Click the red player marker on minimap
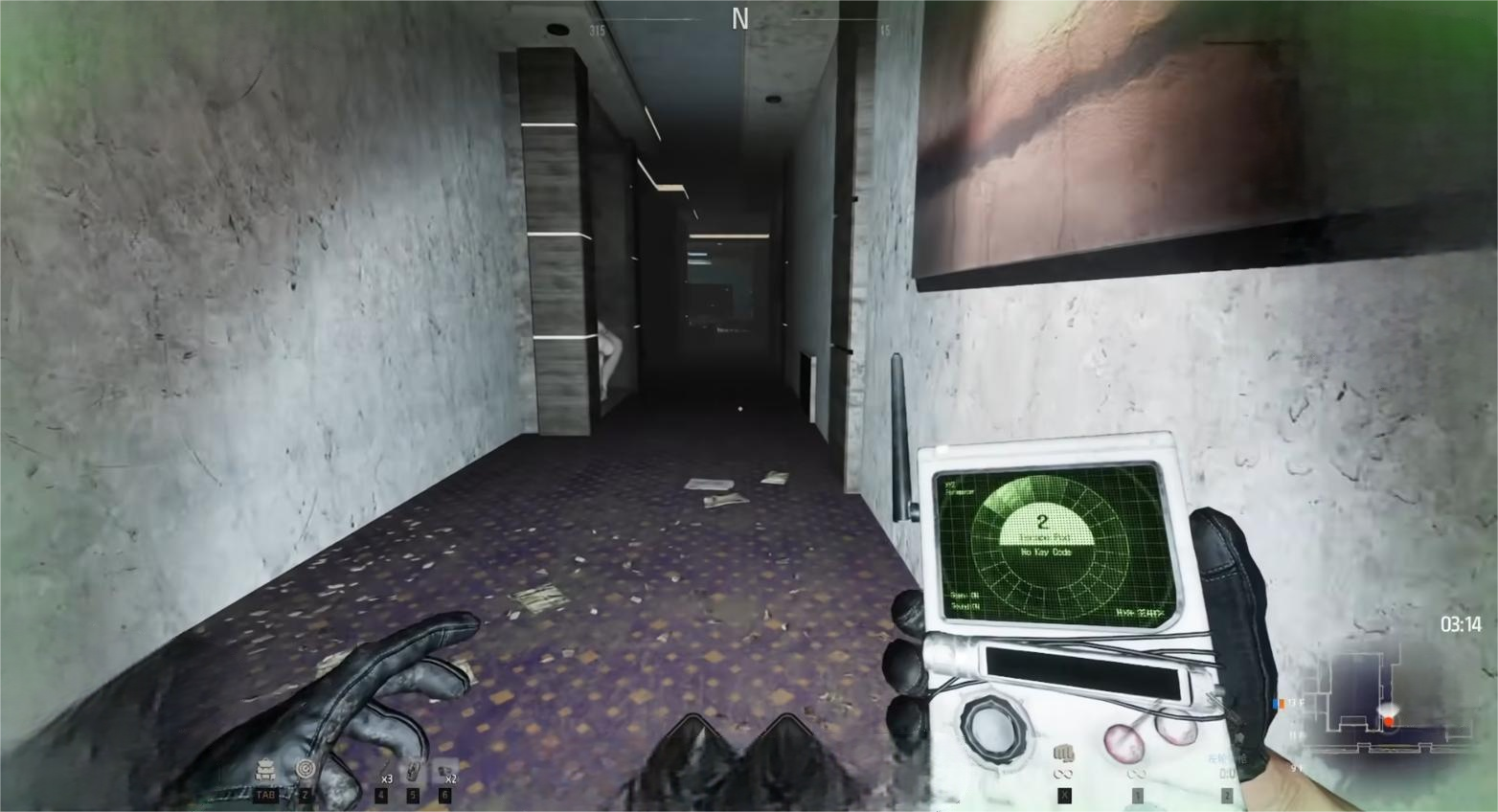 coord(1388,720)
